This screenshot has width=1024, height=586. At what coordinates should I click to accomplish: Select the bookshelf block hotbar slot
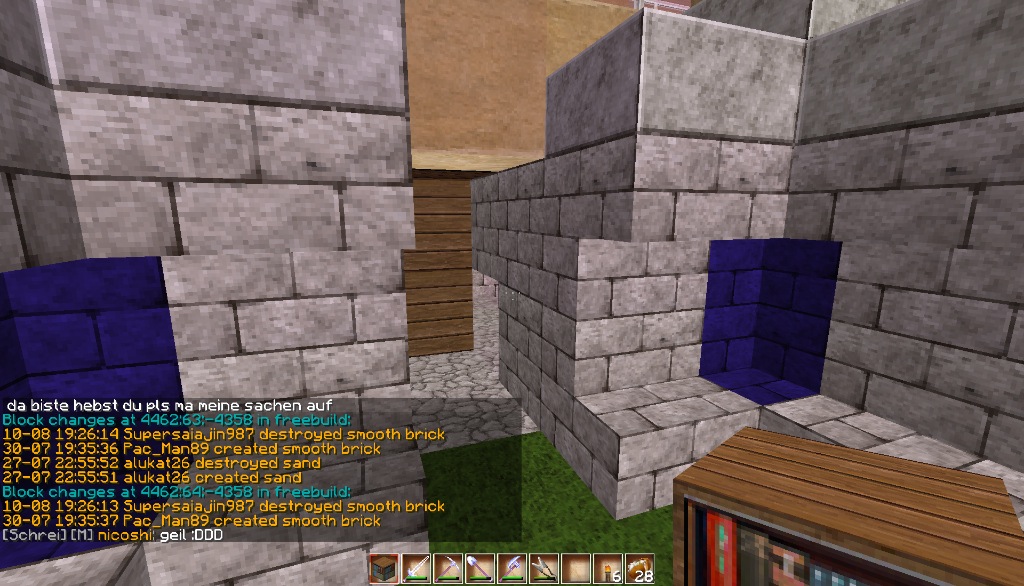pos(385,568)
